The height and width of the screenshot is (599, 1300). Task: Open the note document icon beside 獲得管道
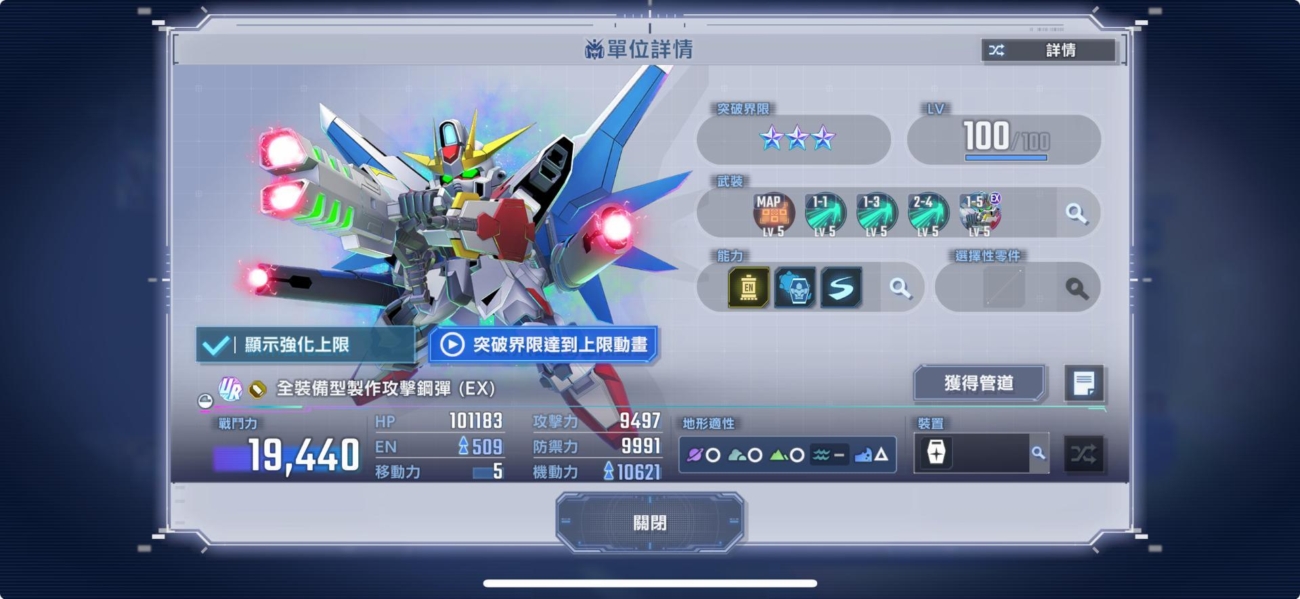tap(1084, 382)
